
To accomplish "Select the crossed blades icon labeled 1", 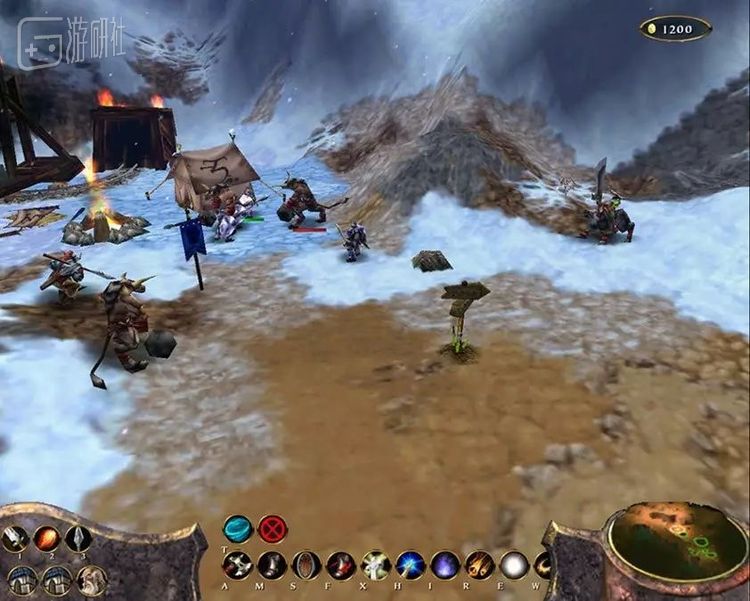I will (x=14, y=538).
